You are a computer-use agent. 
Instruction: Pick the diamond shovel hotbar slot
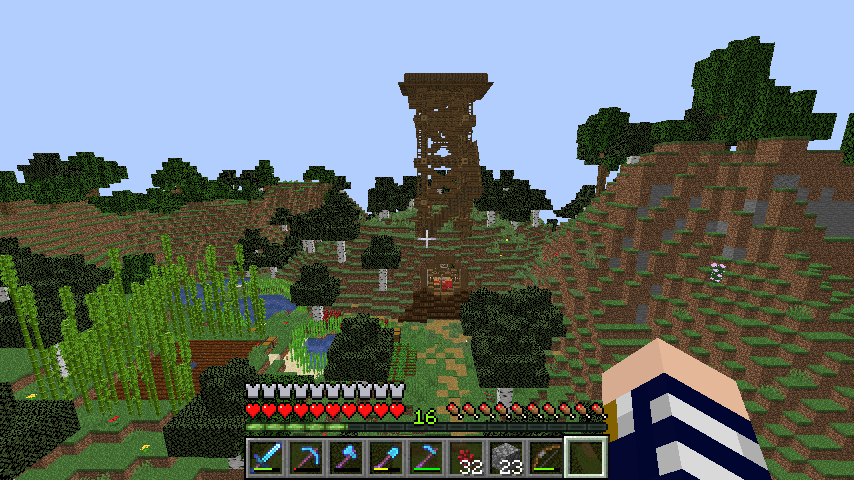(385, 457)
